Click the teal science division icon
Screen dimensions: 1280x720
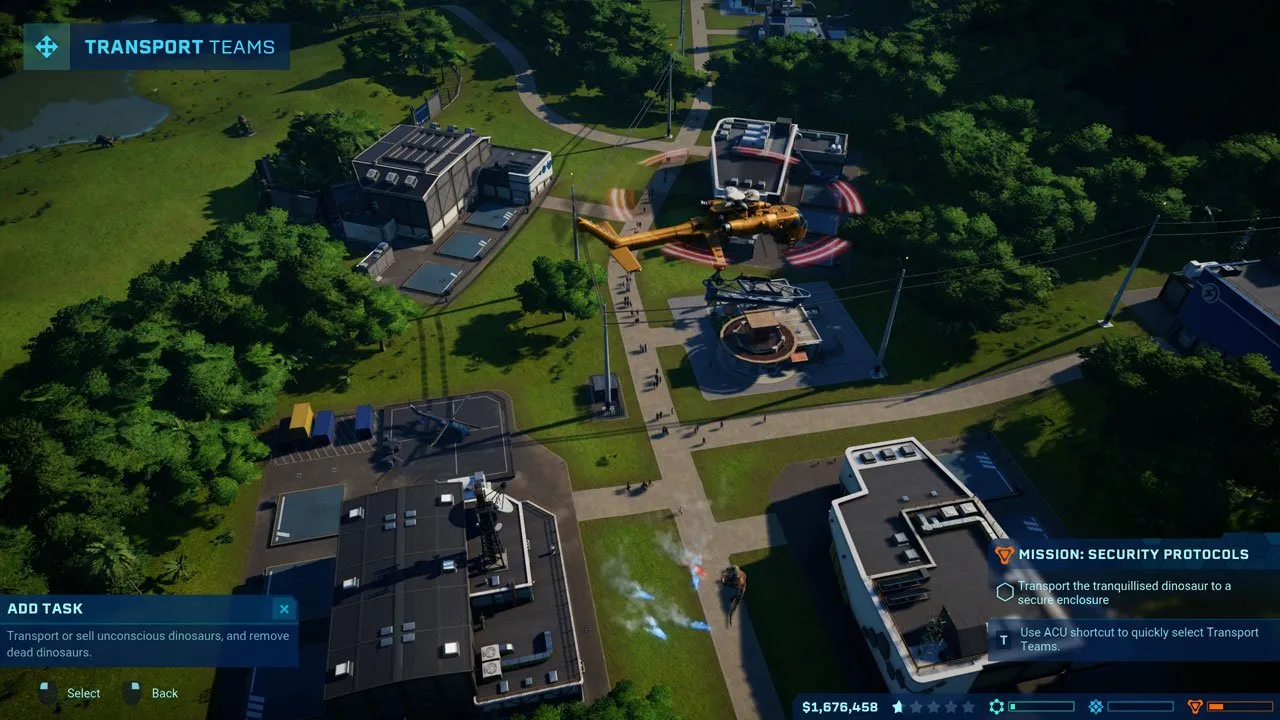(996, 707)
